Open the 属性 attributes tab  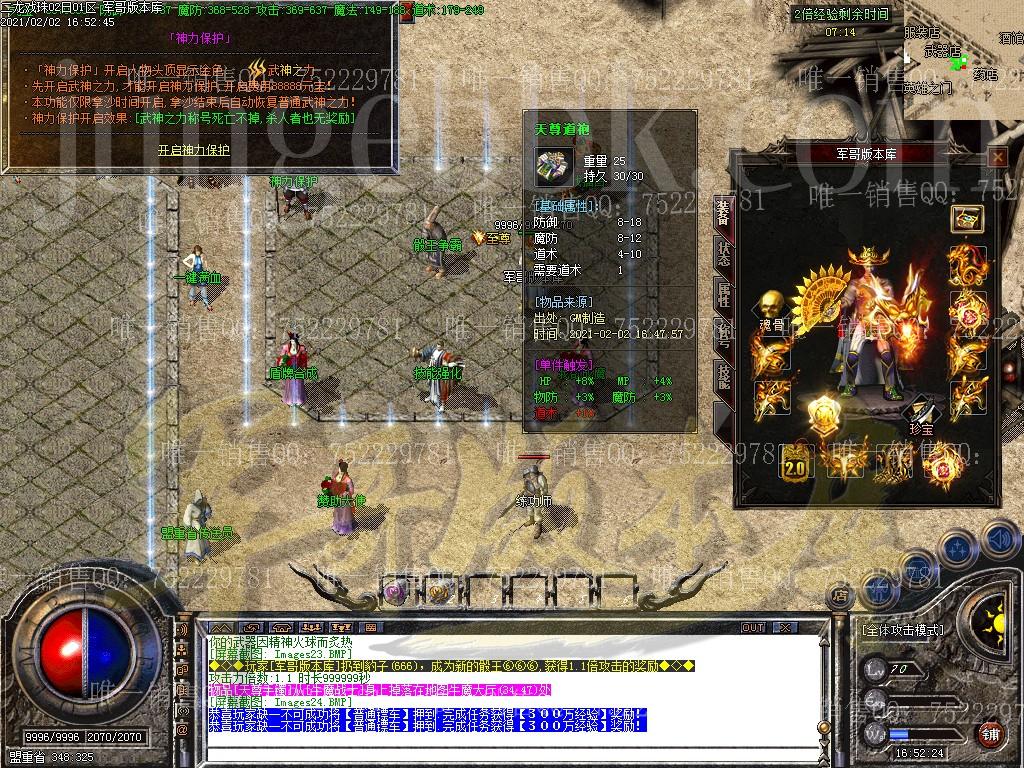click(x=722, y=295)
